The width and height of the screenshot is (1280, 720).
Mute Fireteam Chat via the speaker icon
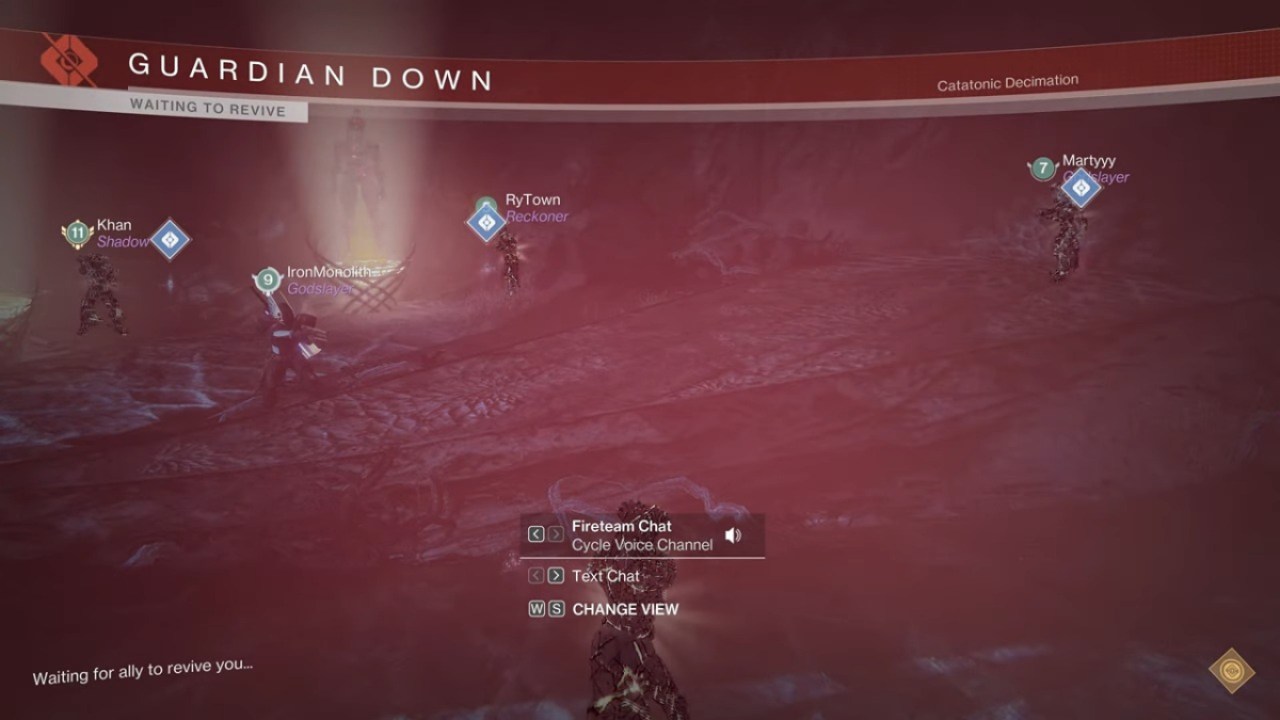pyautogui.click(x=734, y=534)
